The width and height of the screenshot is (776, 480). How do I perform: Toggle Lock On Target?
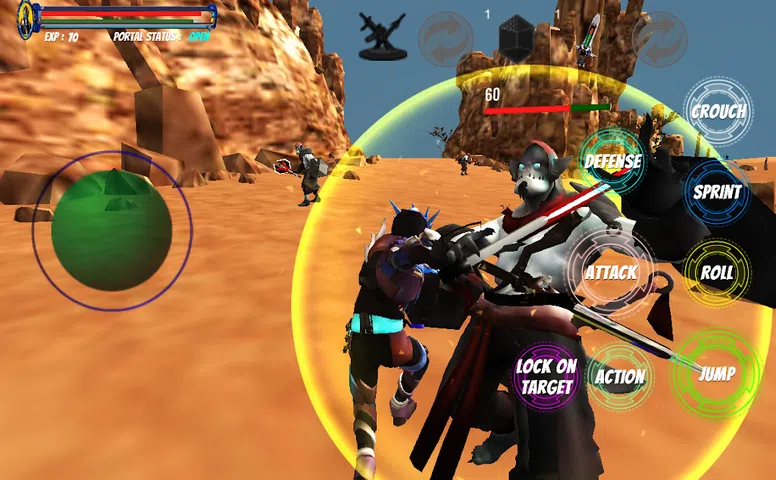coord(546,376)
